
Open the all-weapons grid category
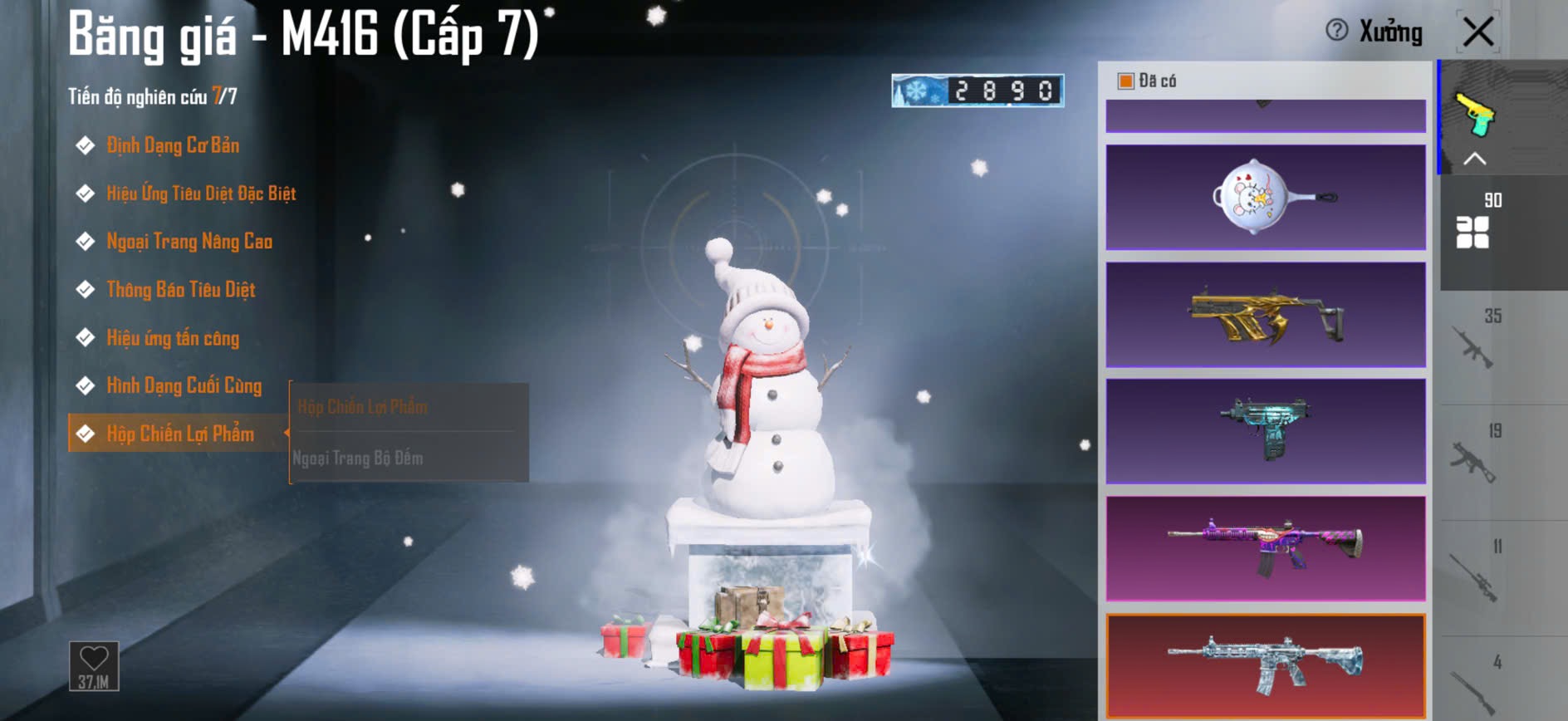pyautogui.click(x=1472, y=232)
